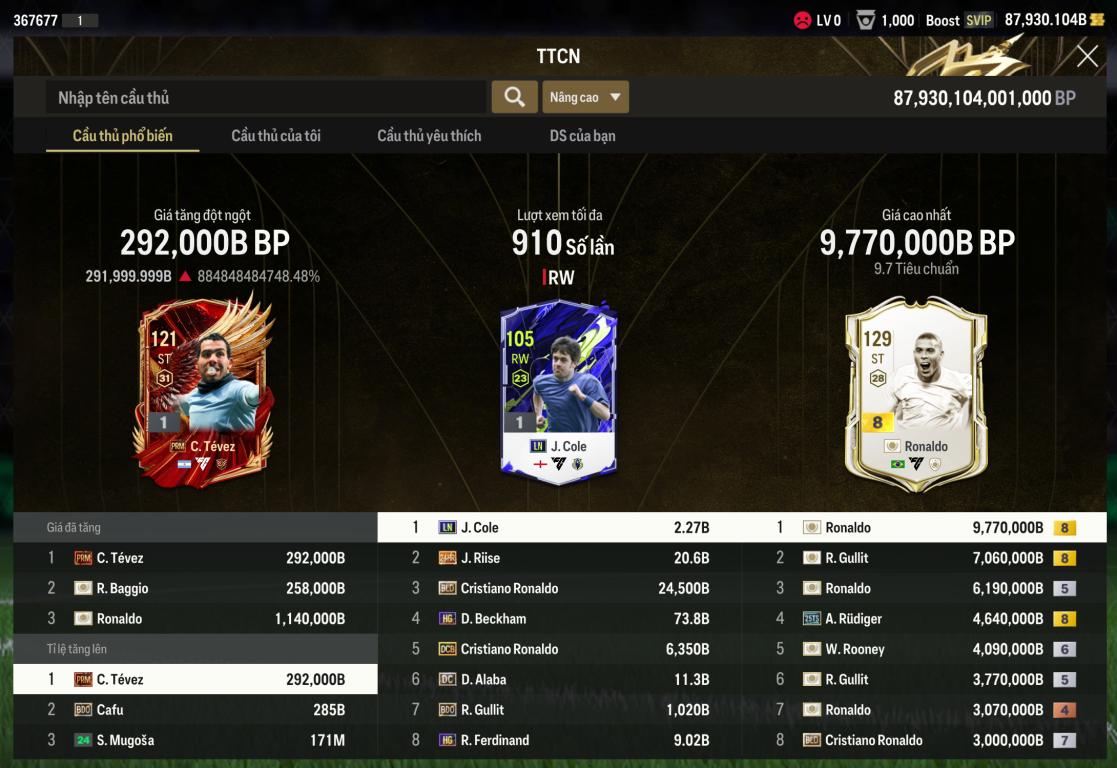Open the Nâng cao dropdown
The height and width of the screenshot is (768, 1117).
tap(585, 97)
